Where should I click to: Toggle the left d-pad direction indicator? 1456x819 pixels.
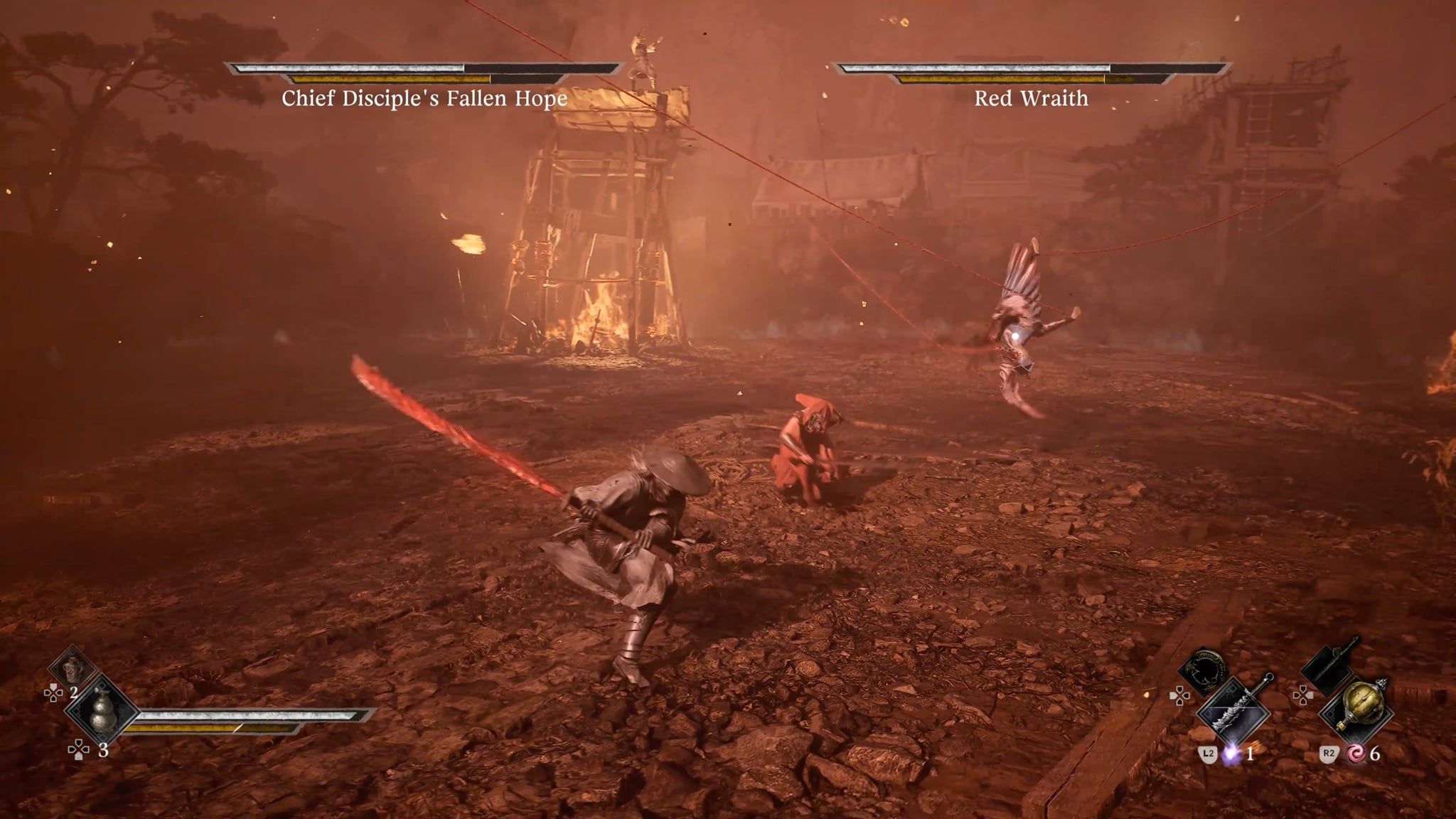[54, 692]
